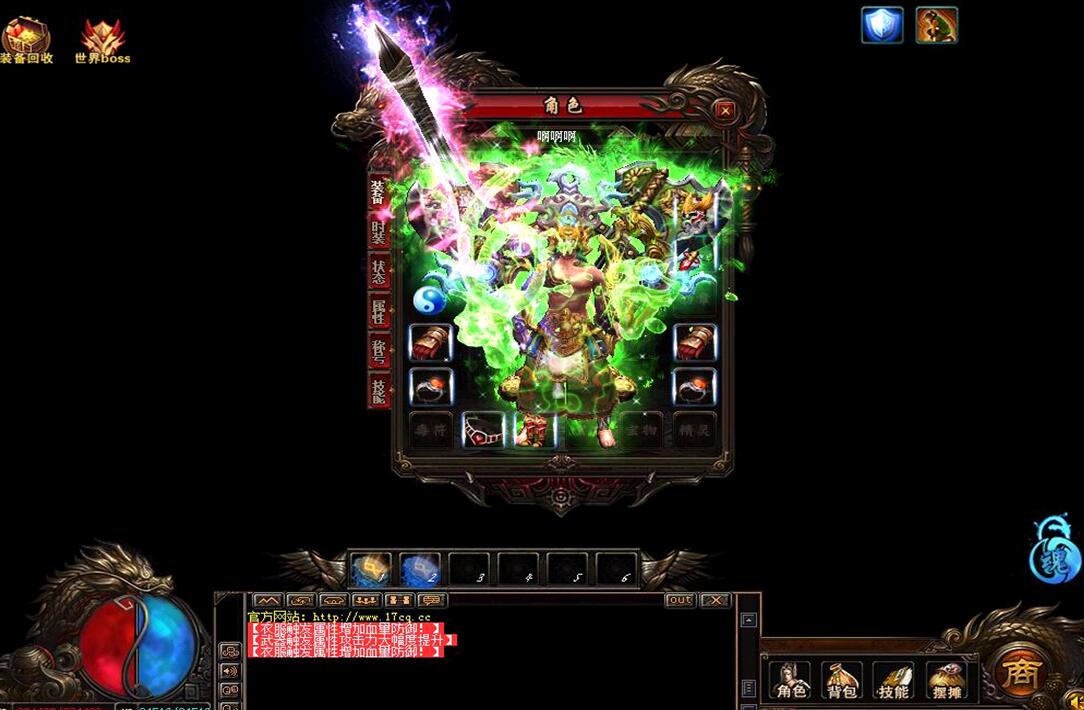Open the 装备回收 equipment recycle icon
Screen dimensions: 1084x710
pyautogui.click(x=26, y=40)
